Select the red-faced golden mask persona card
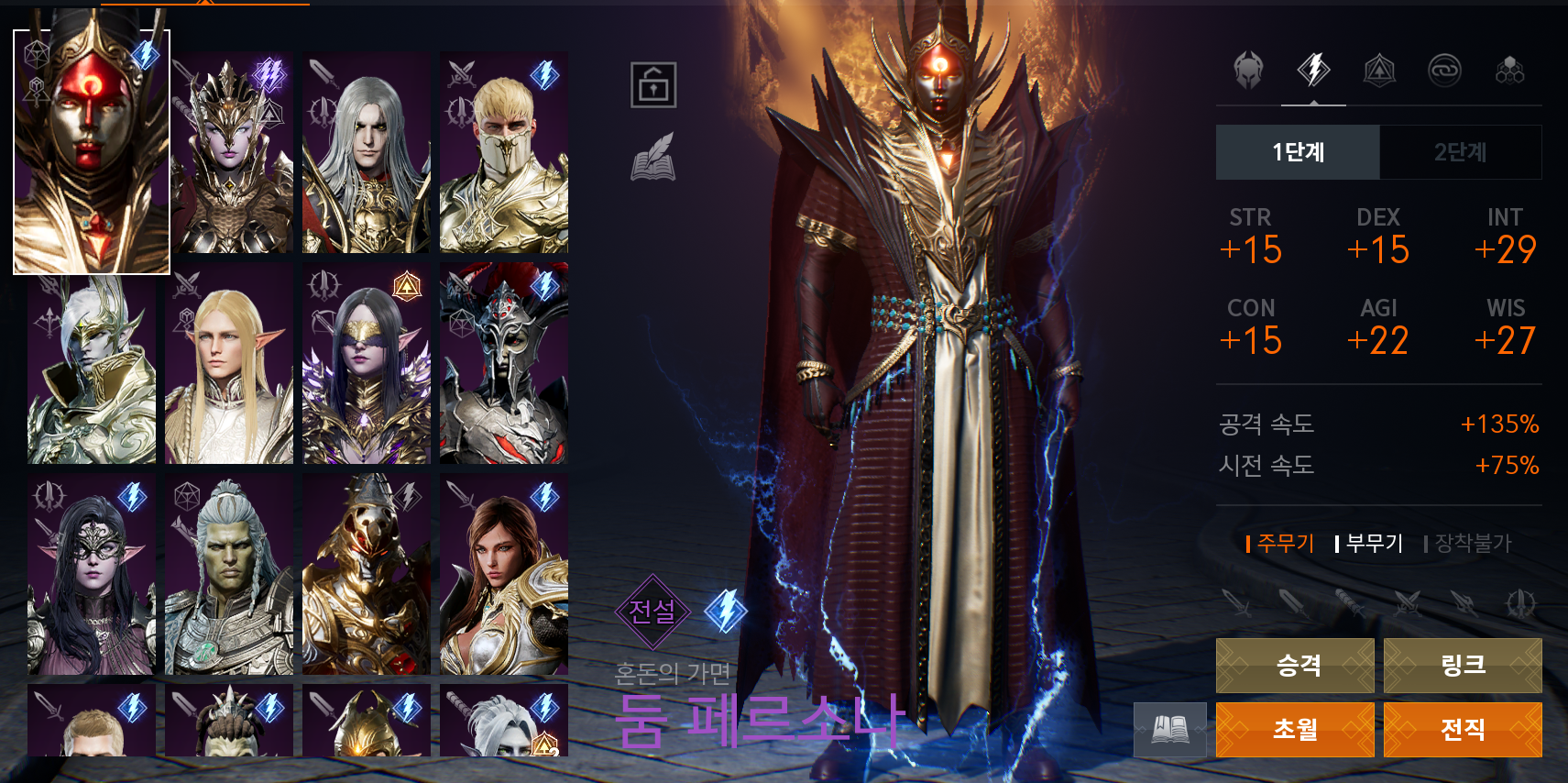Screen dimensions: 1568x783 pos(92,152)
